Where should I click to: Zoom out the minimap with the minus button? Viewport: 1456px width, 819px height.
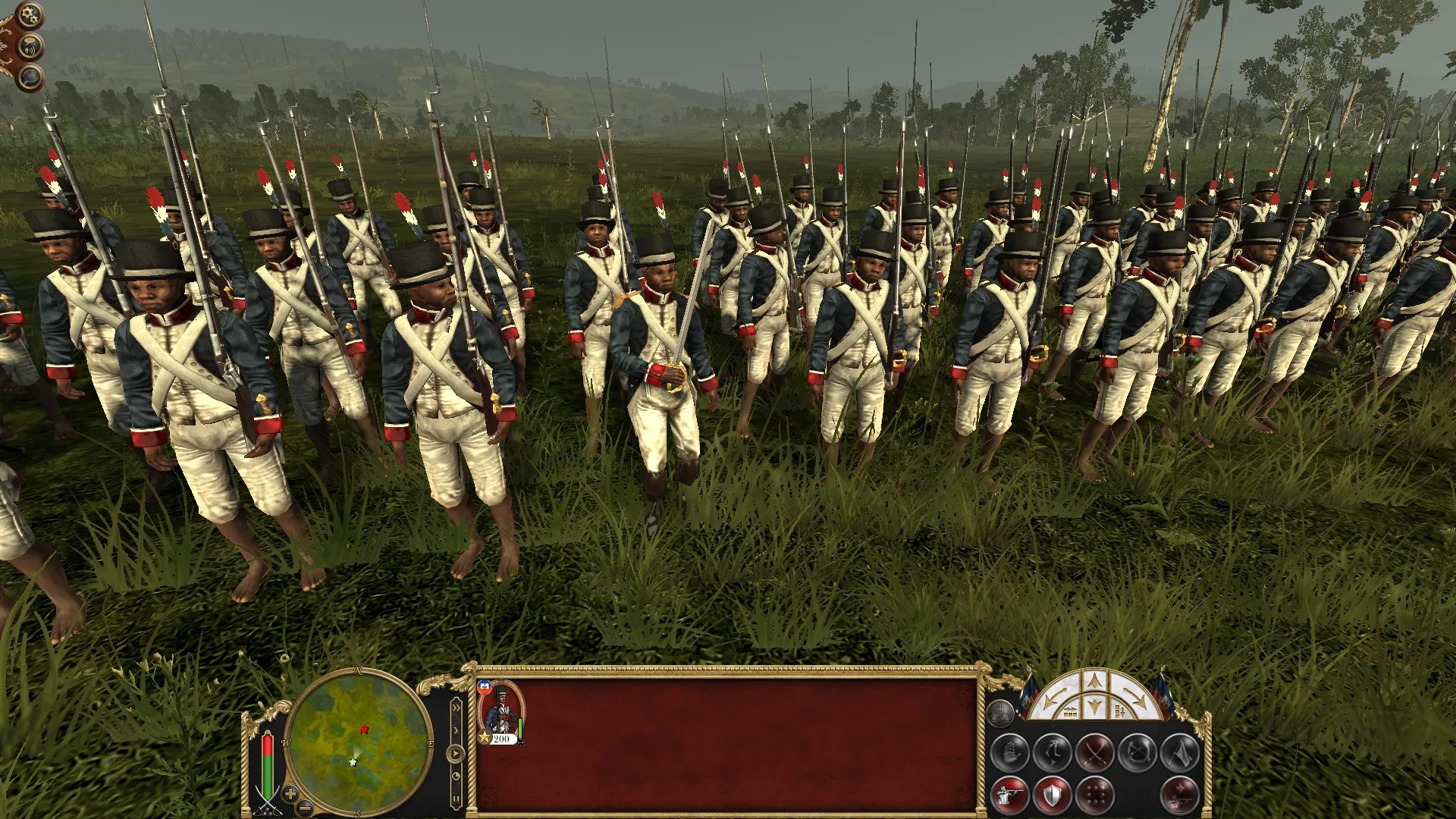click(304, 807)
